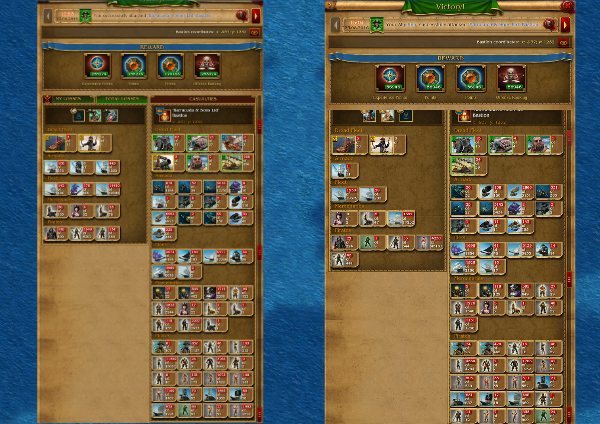Switch to the My Losses tab
The image size is (600, 424).
pyautogui.click(x=69, y=99)
